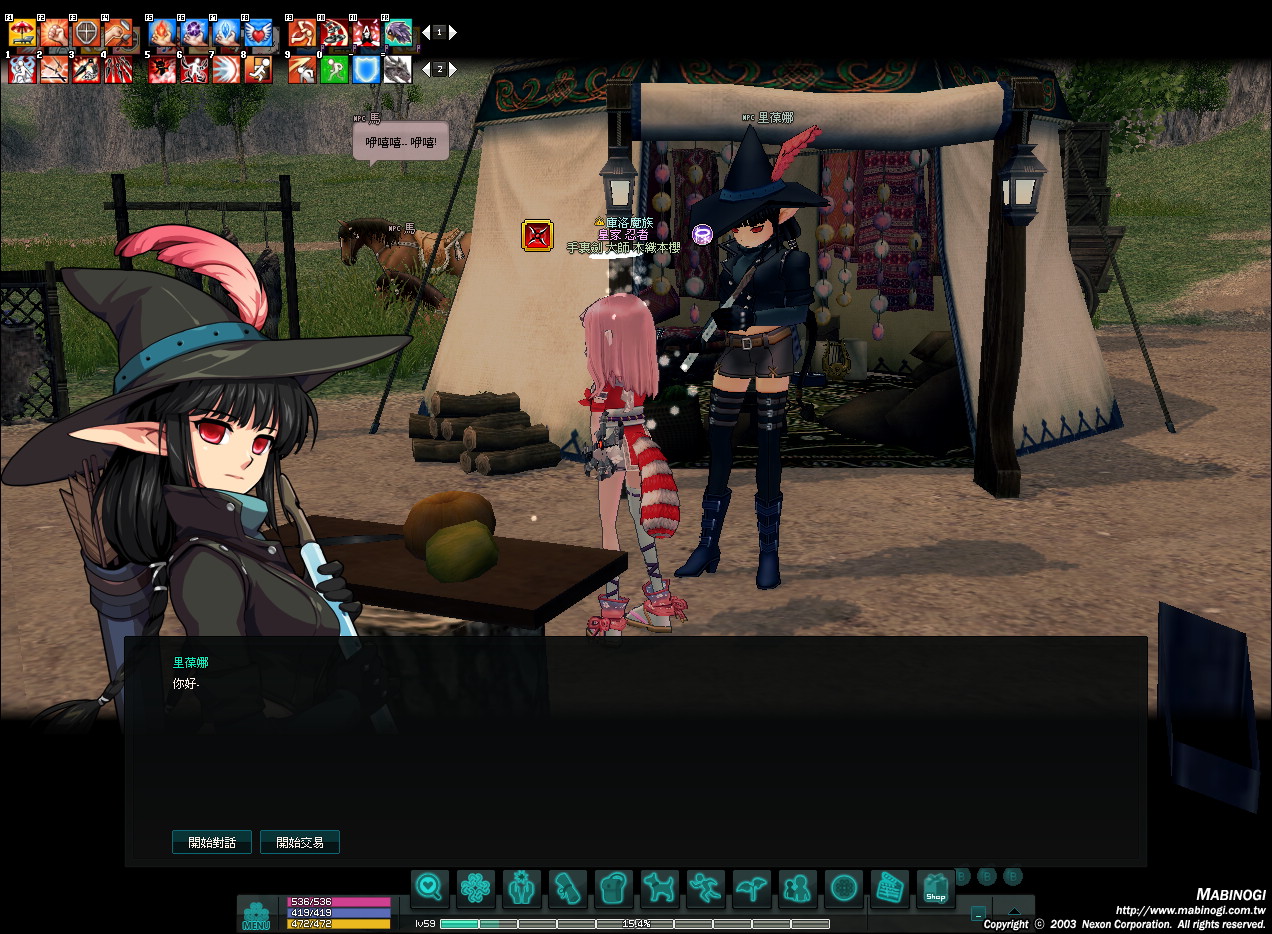
Task: Use the winged heart skill
Action: click(x=258, y=33)
